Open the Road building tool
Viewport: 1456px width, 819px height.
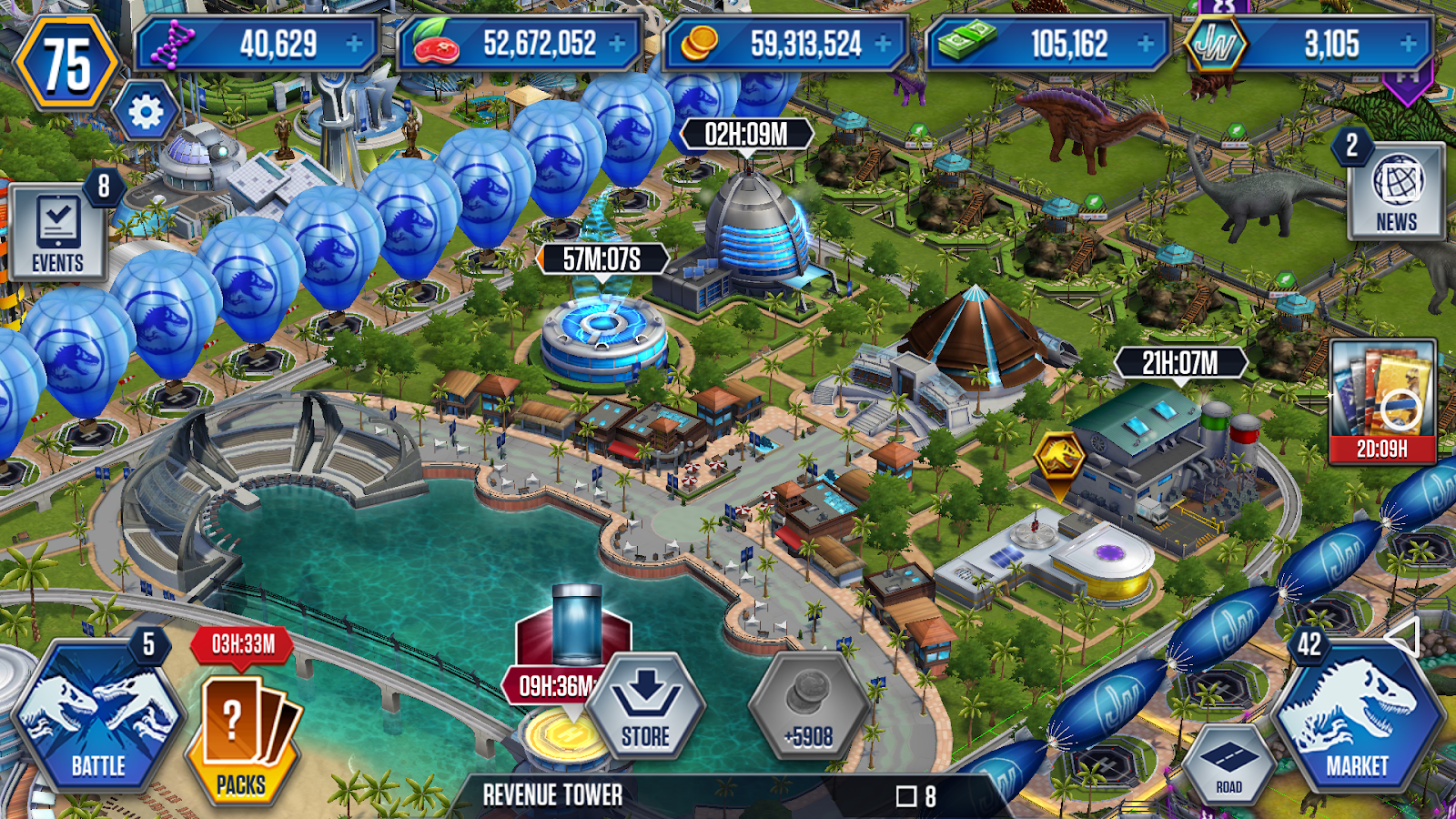coord(1230,760)
